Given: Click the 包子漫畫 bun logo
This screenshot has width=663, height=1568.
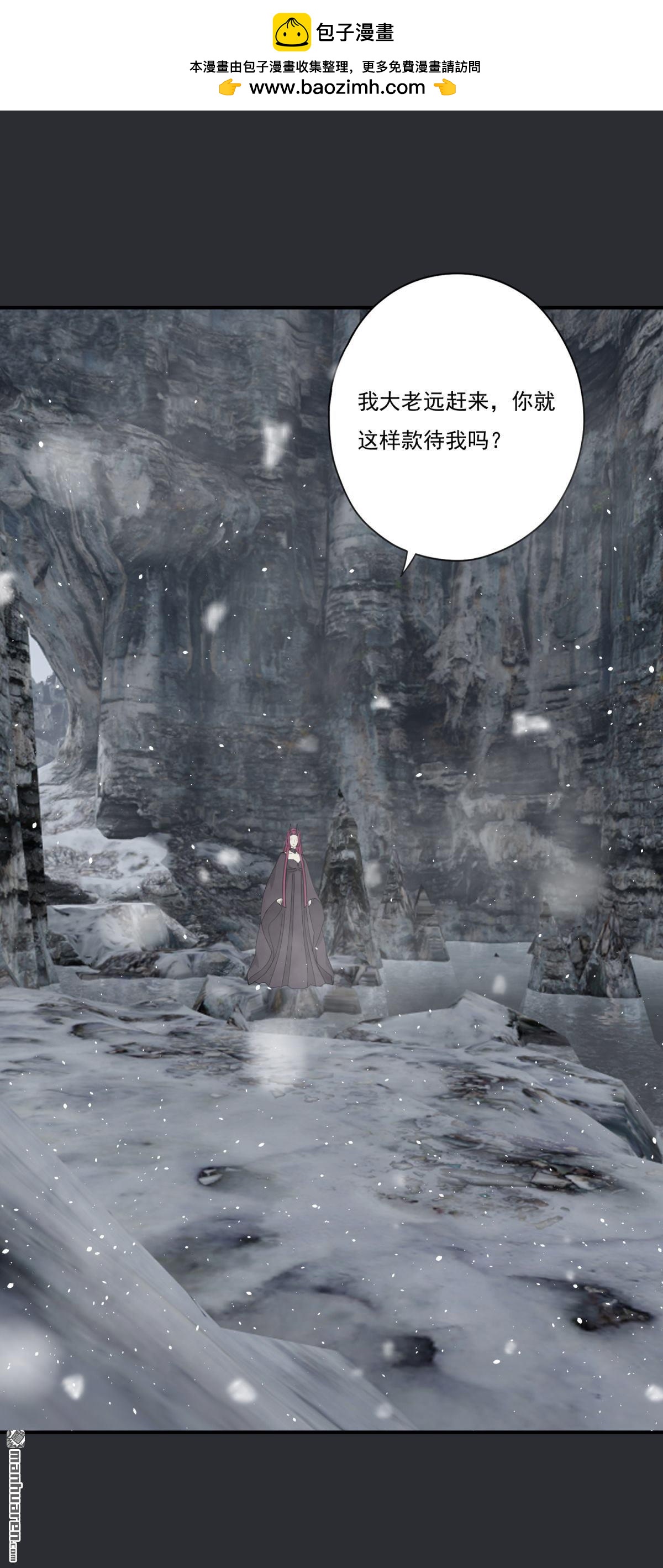Looking at the screenshot, I should (291, 32).
